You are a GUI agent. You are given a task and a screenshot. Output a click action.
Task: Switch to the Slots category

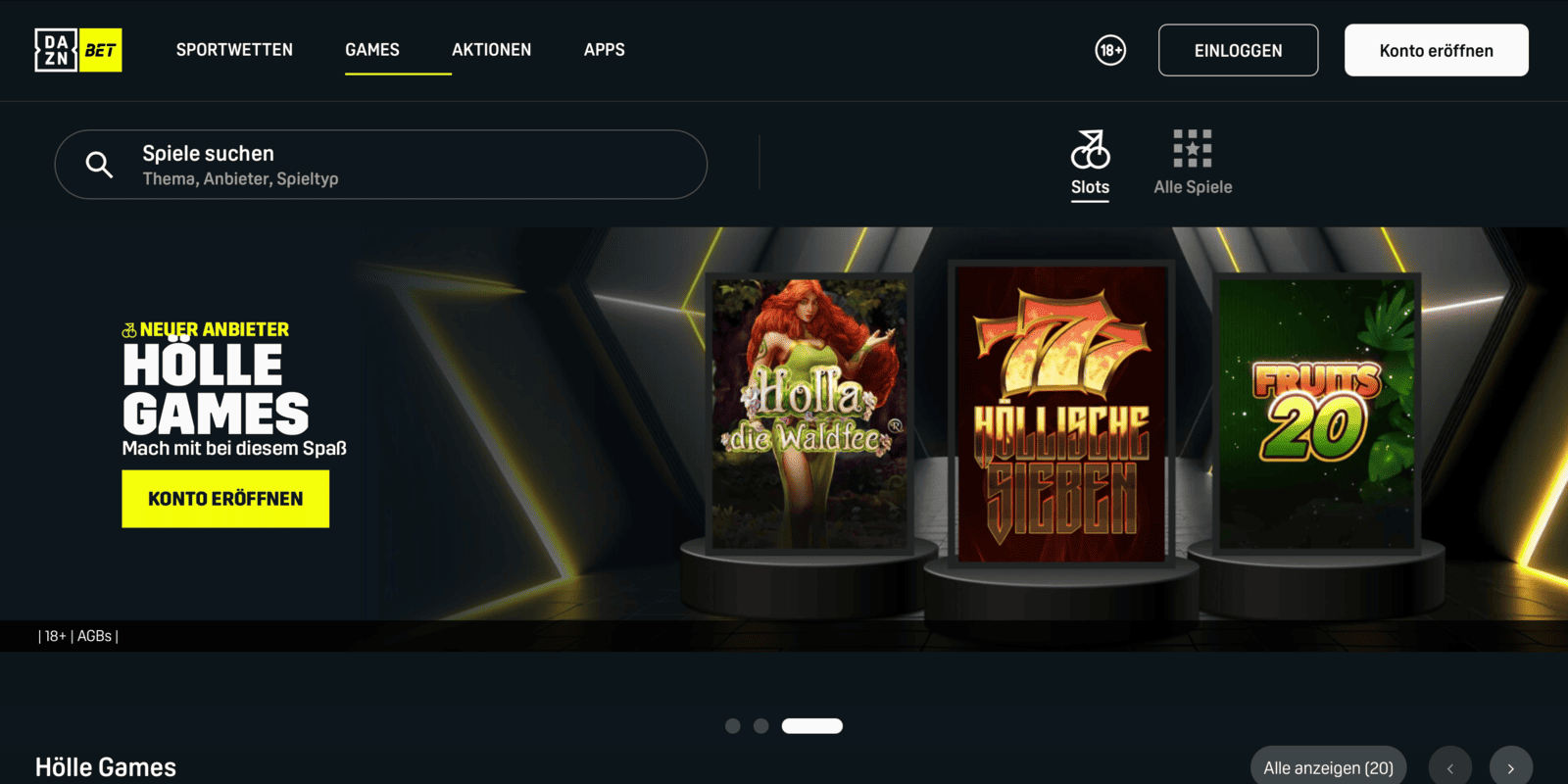(1090, 164)
